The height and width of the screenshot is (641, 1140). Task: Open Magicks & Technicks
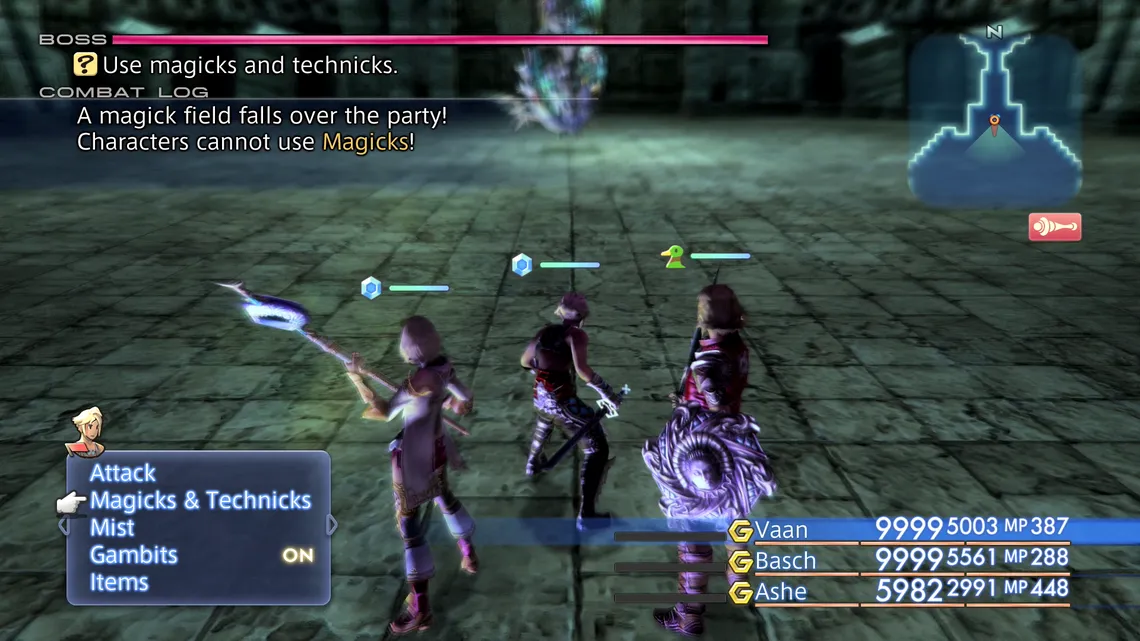[200, 501]
